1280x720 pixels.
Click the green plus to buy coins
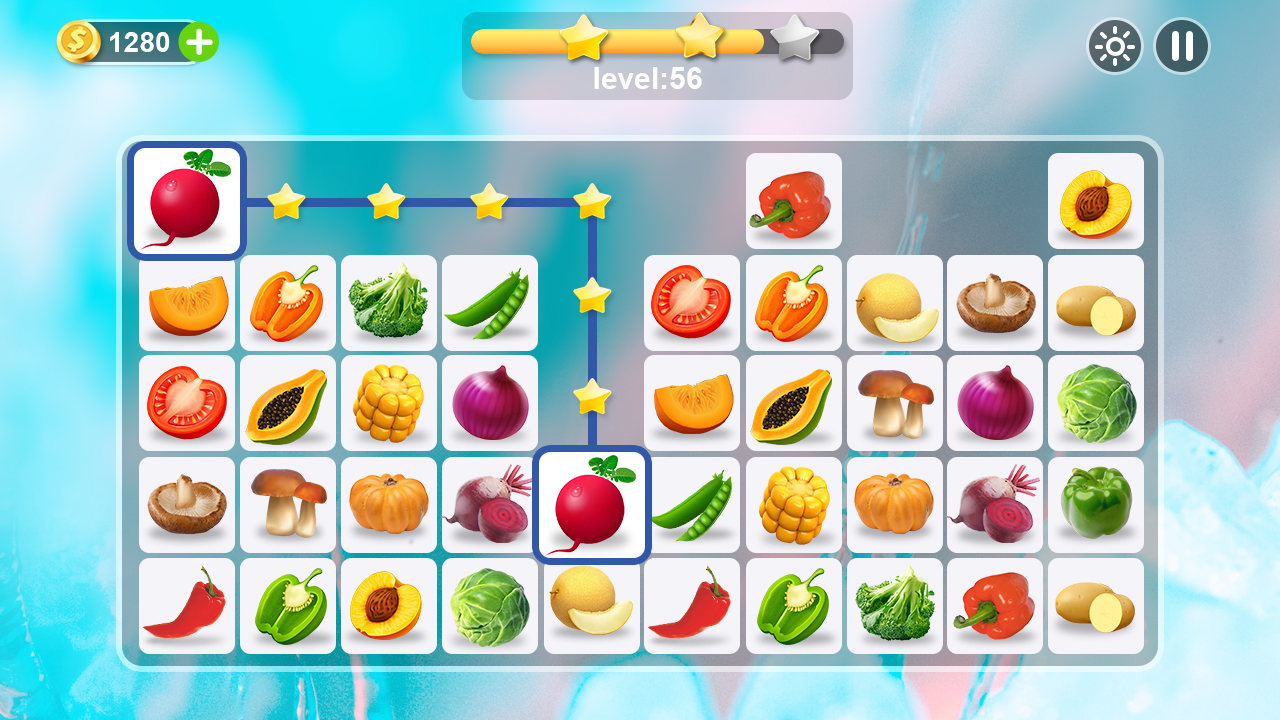pyautogui.click(x=198, y=43)
